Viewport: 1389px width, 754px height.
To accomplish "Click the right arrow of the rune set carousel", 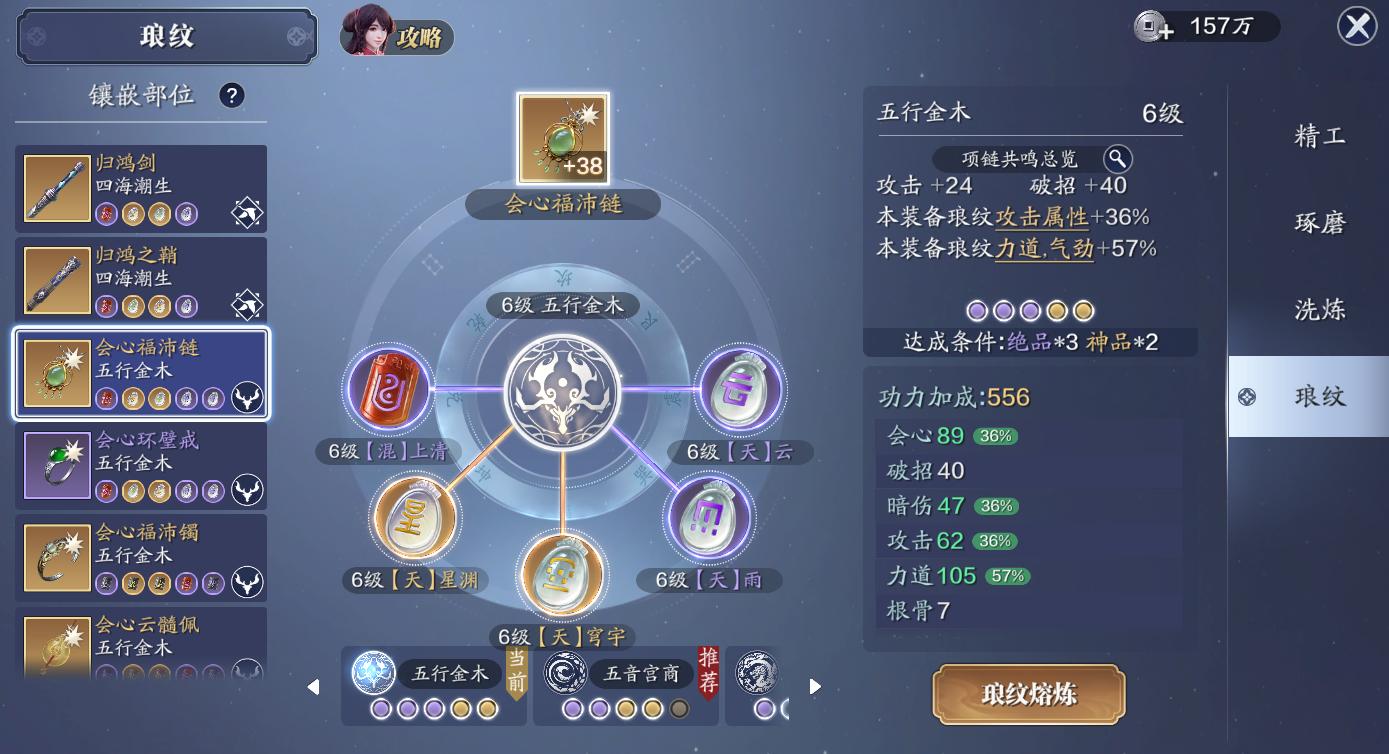I will 814,686.
